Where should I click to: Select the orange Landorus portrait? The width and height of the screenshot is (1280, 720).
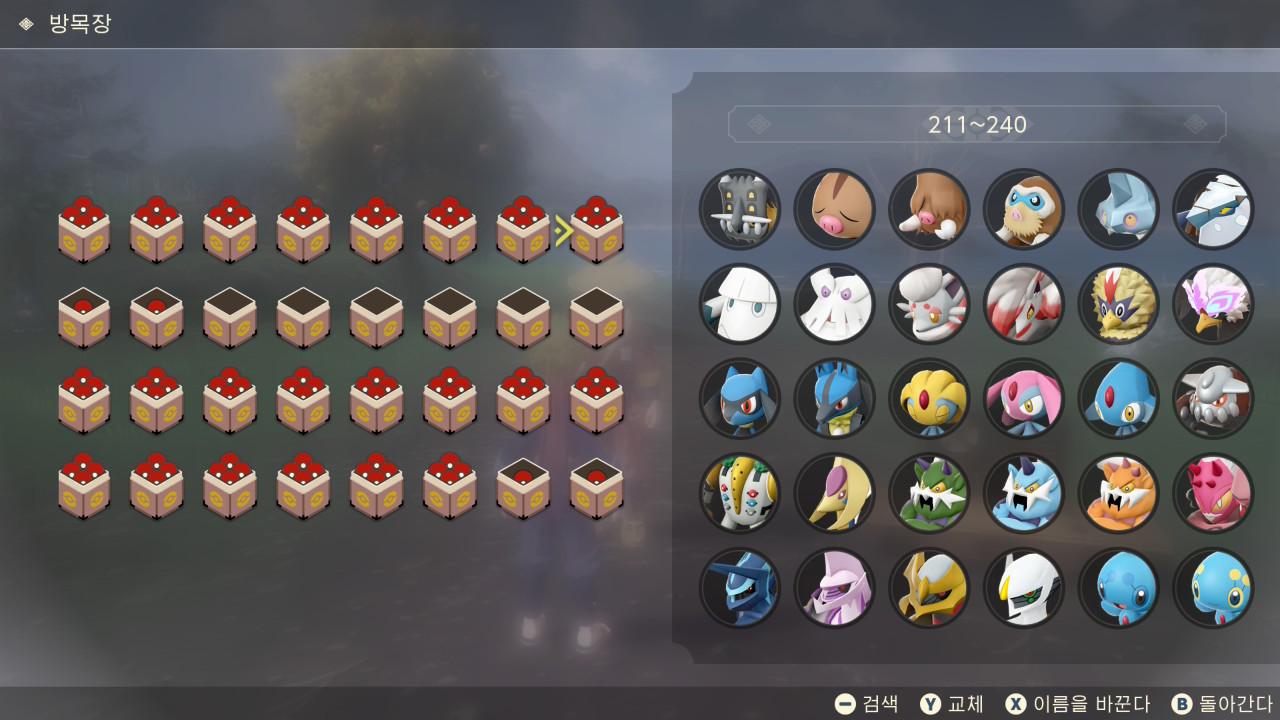(1119, 493)
